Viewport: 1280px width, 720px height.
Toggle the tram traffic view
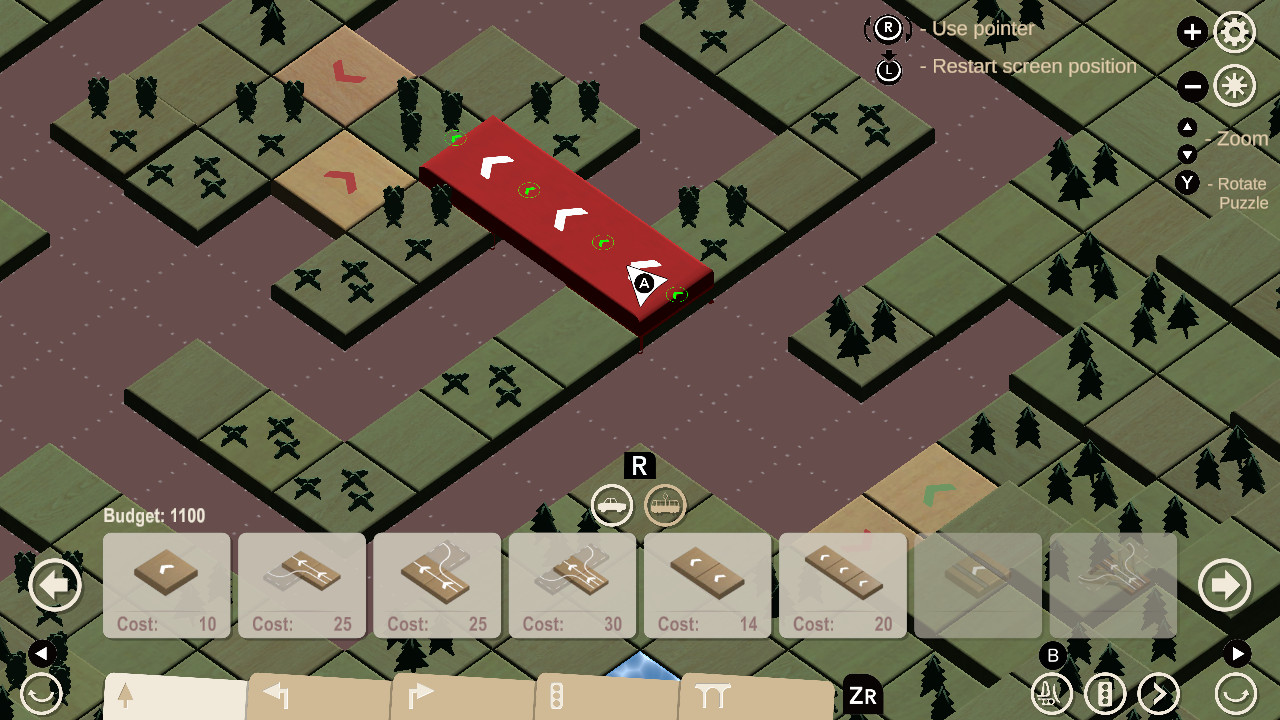[664, 506]
